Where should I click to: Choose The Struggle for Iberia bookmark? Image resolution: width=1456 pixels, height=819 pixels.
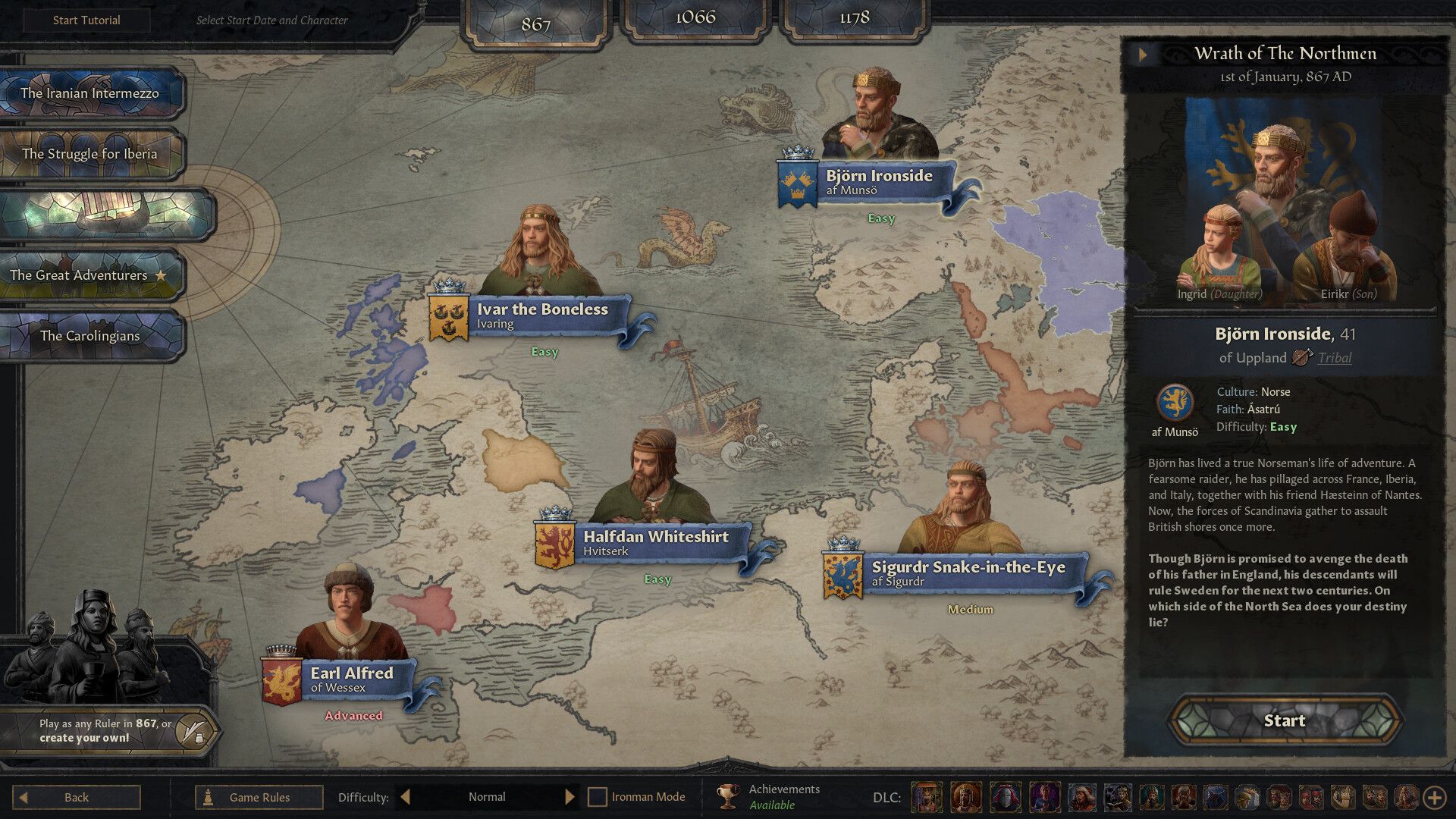click(89, 154)
